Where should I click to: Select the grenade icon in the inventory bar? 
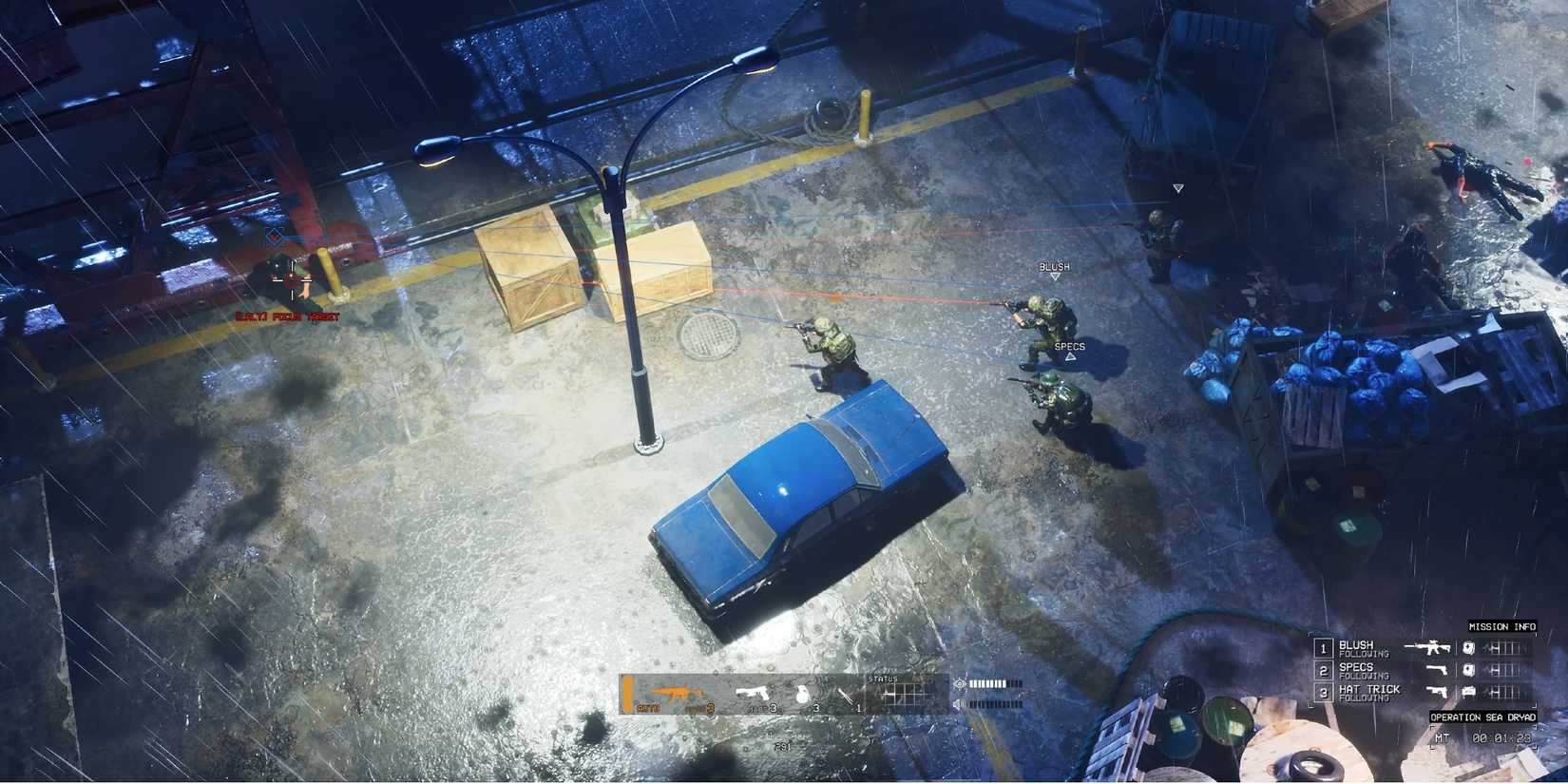(803, 694)
